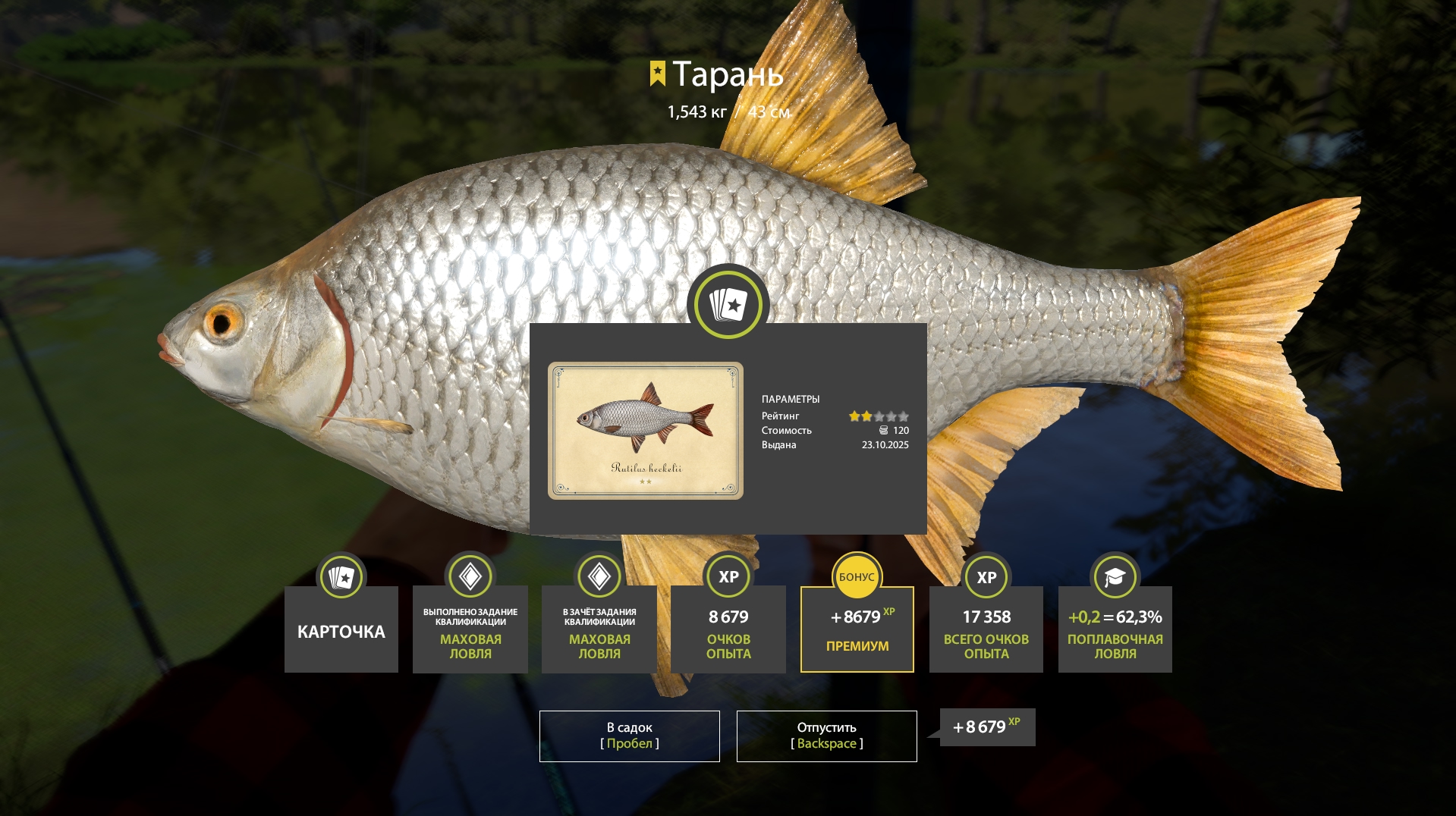Click the card icon above the popup
Image resolution: width=1456 pixels, height=816 pixels.
728,305
